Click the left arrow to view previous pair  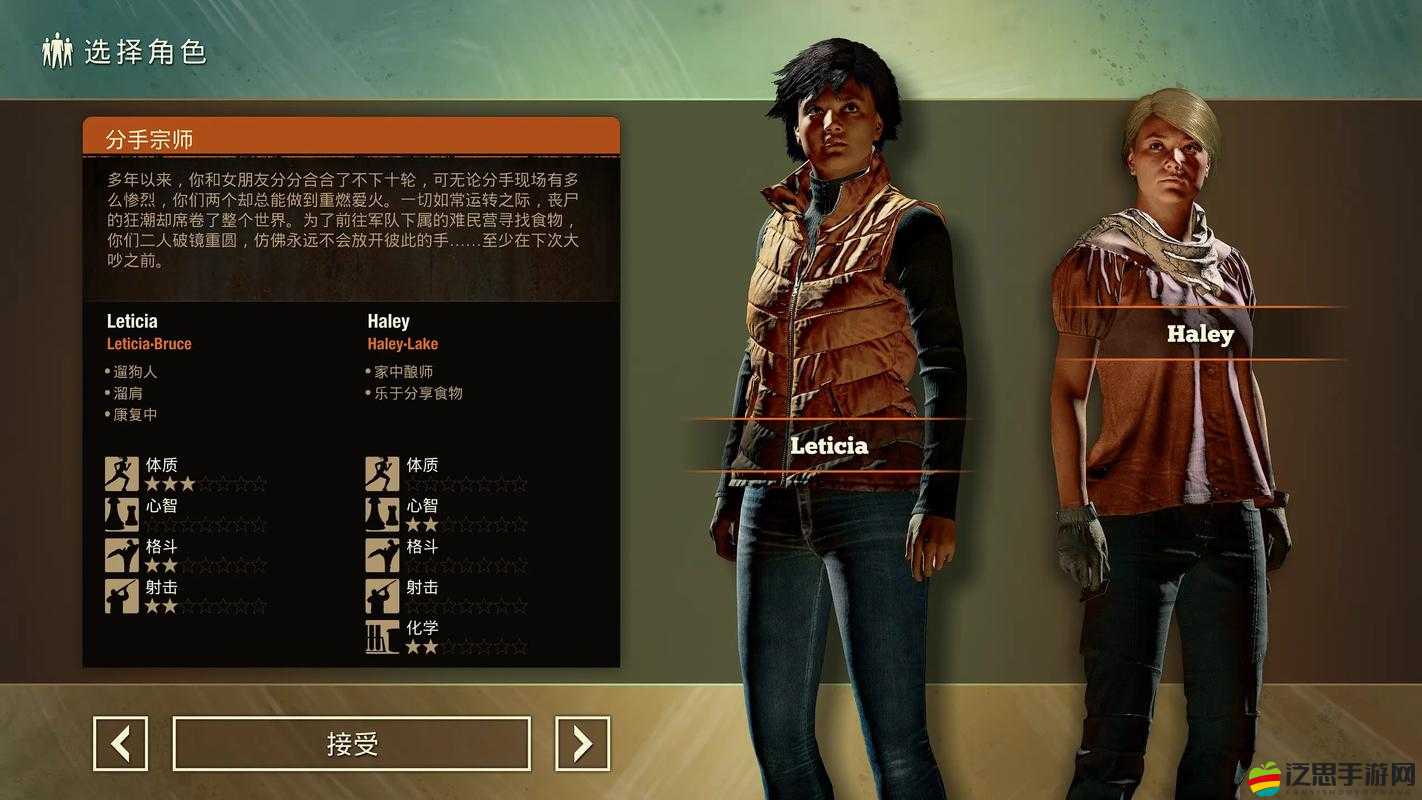[119, 744]
